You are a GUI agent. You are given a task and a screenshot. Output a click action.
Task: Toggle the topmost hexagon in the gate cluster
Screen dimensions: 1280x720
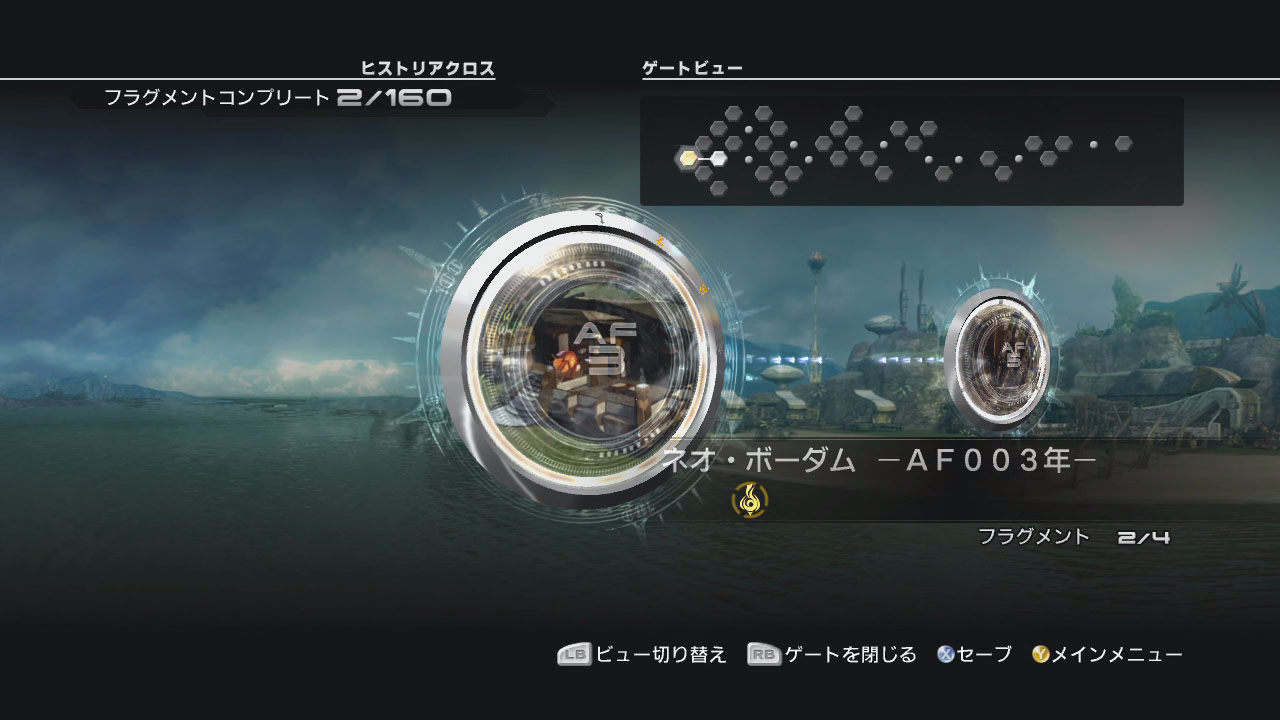coord(734,111)
